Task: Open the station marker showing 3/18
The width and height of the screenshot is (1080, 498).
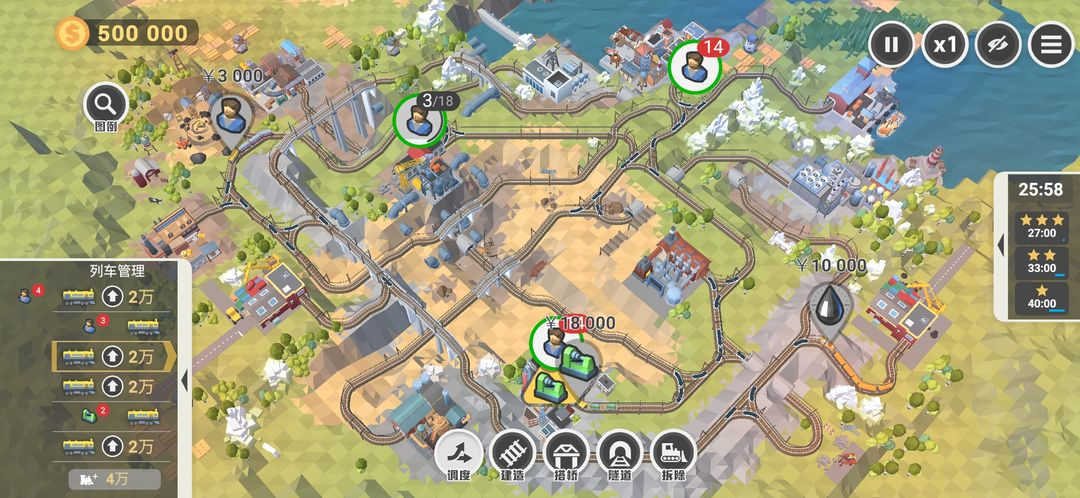Action: pos(418,120)
